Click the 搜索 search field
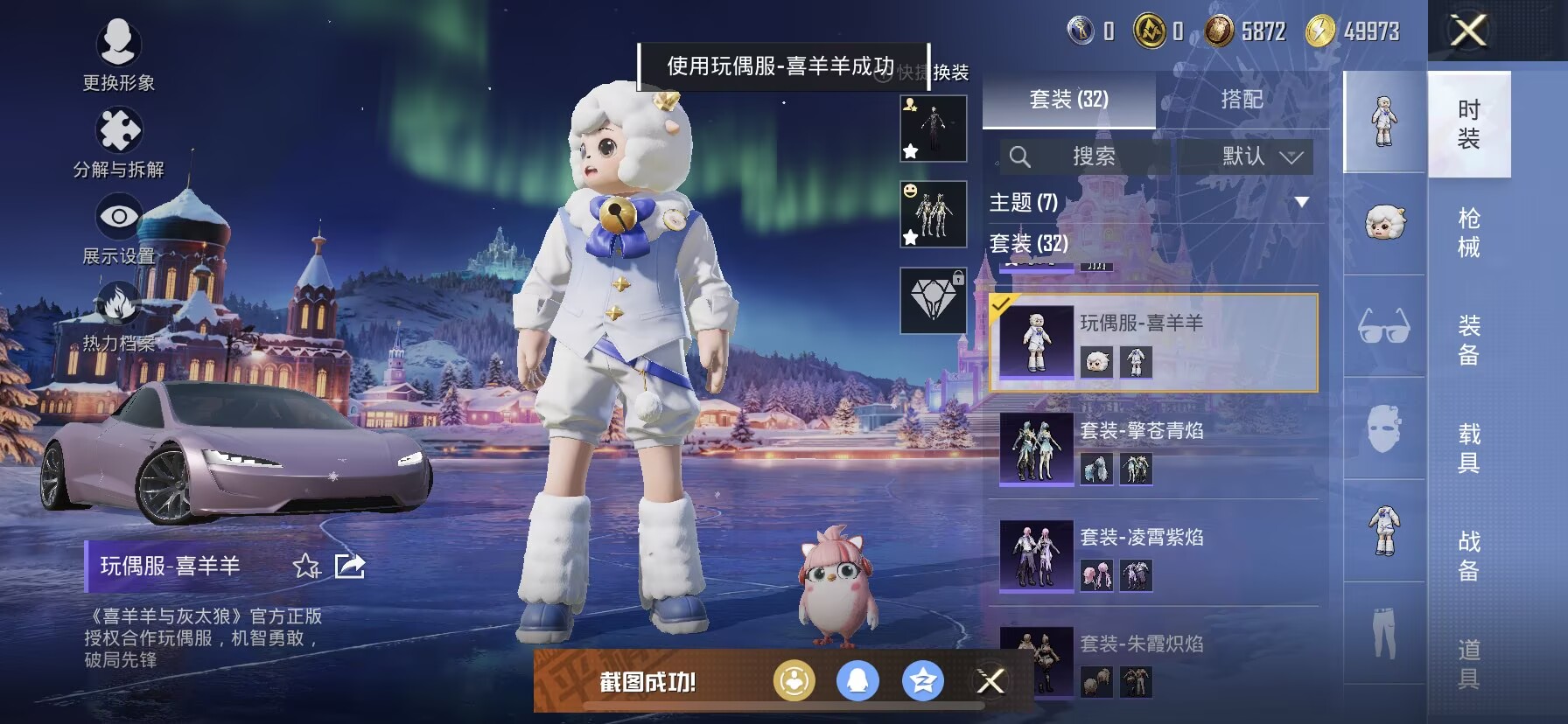 coord(1085,157)
